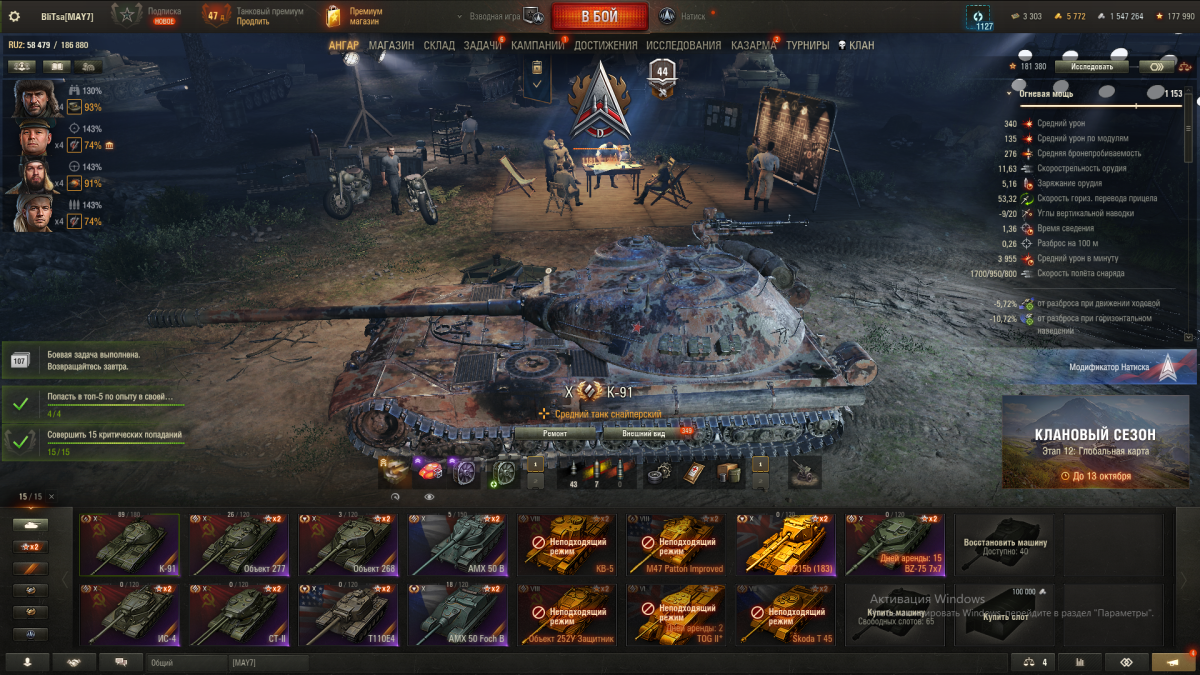Open the КЛАН section
Screen dimensions: 1200x675
[856, 45]
